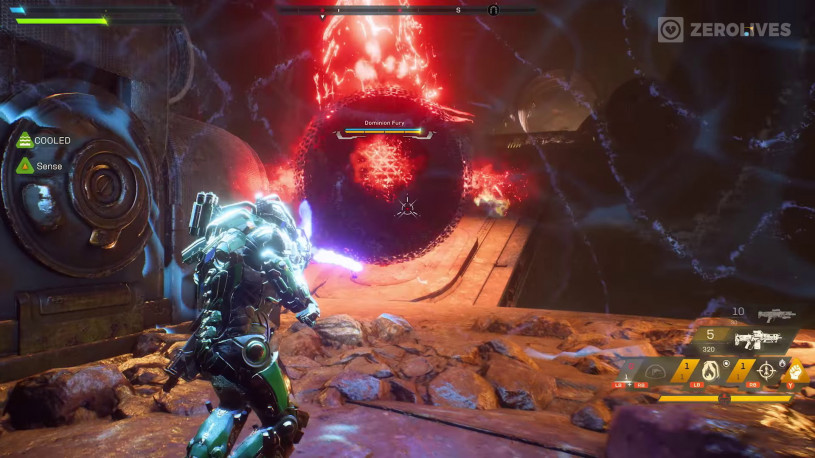Fire the crosshair missile ability
Image resolution: width=815 pixels, height=458 pixels.
[767, 371]
